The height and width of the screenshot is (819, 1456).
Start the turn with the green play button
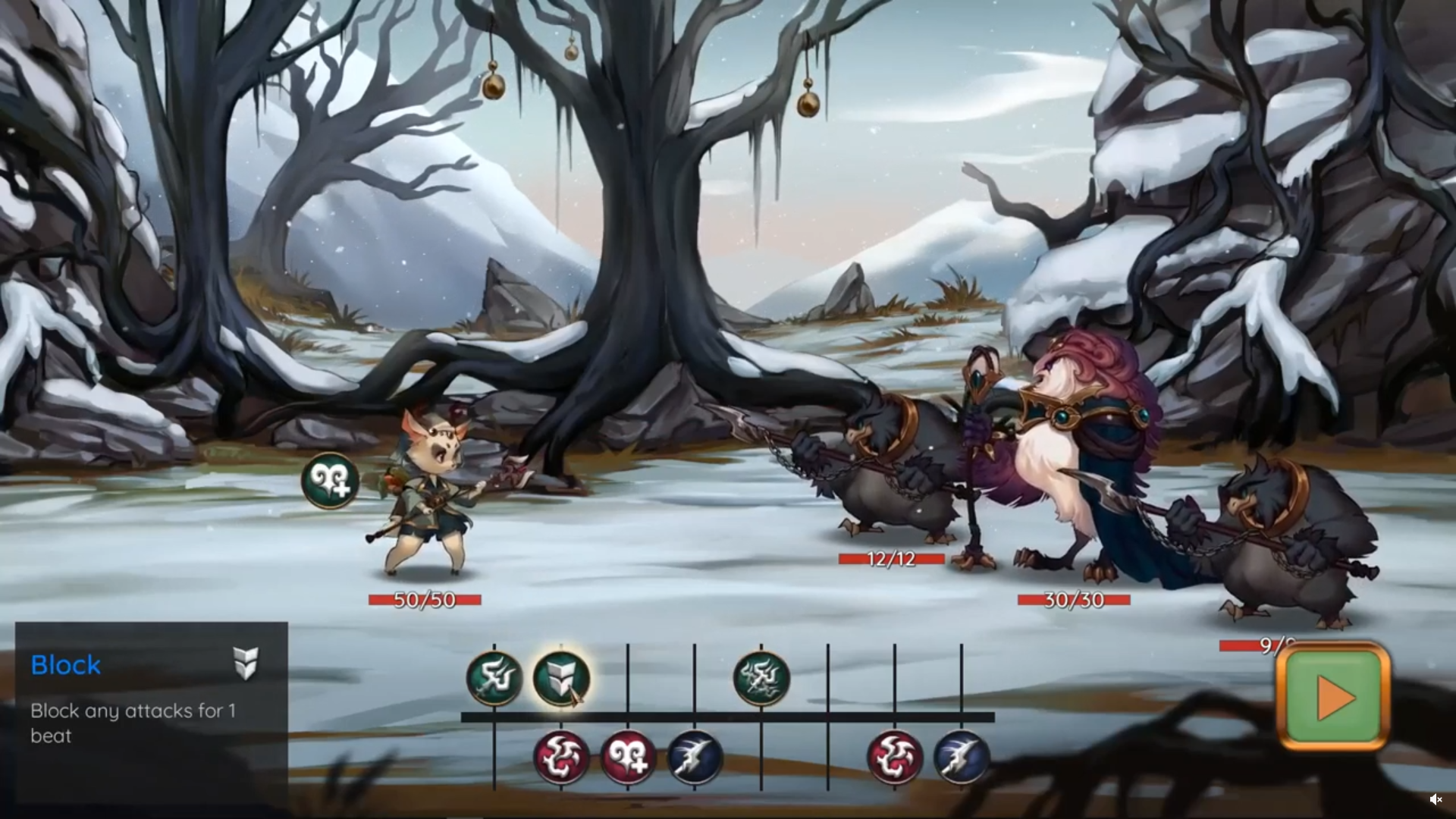[x=1333, y=696]
